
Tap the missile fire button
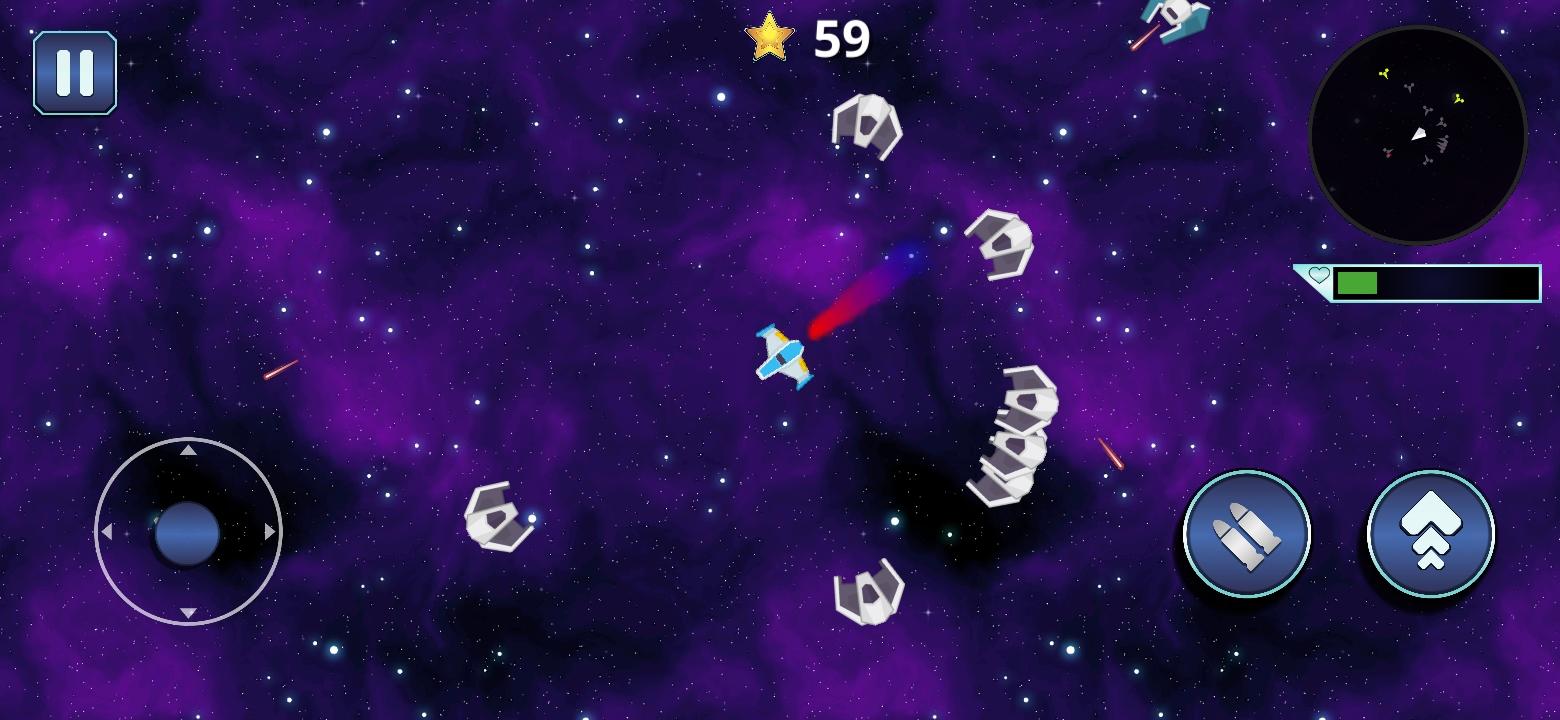tap(1245, 535)
